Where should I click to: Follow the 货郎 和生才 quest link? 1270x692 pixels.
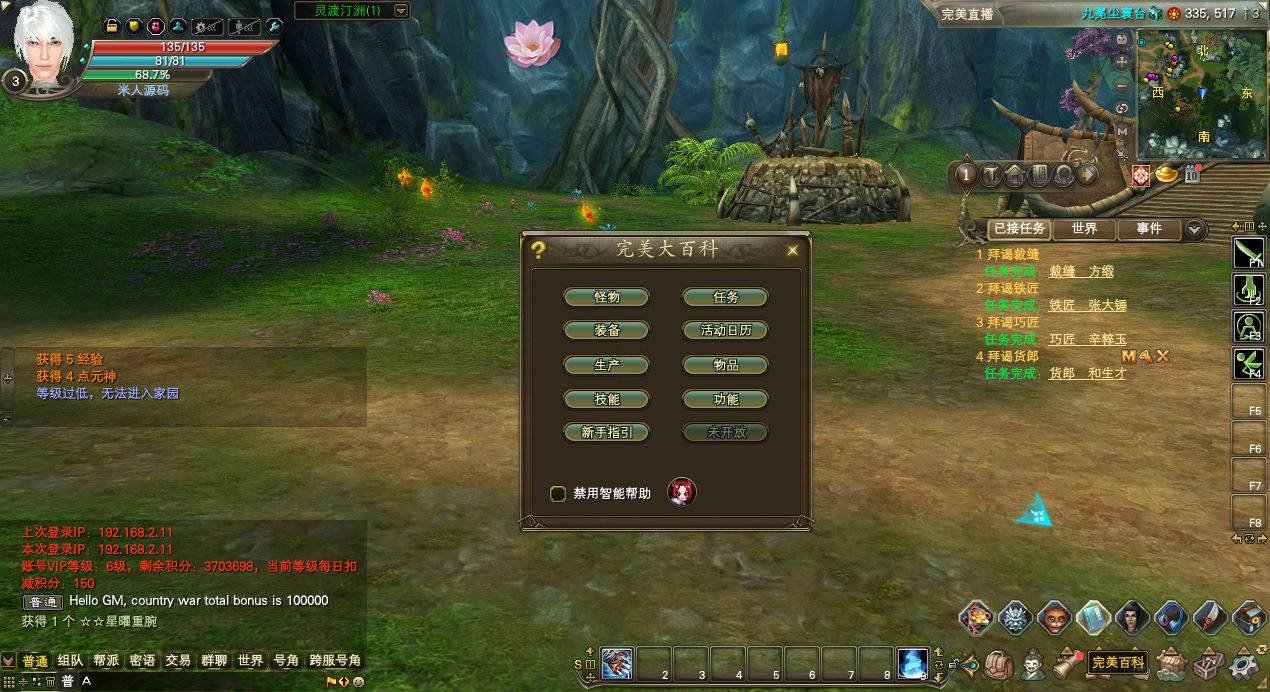point(1087,374)
